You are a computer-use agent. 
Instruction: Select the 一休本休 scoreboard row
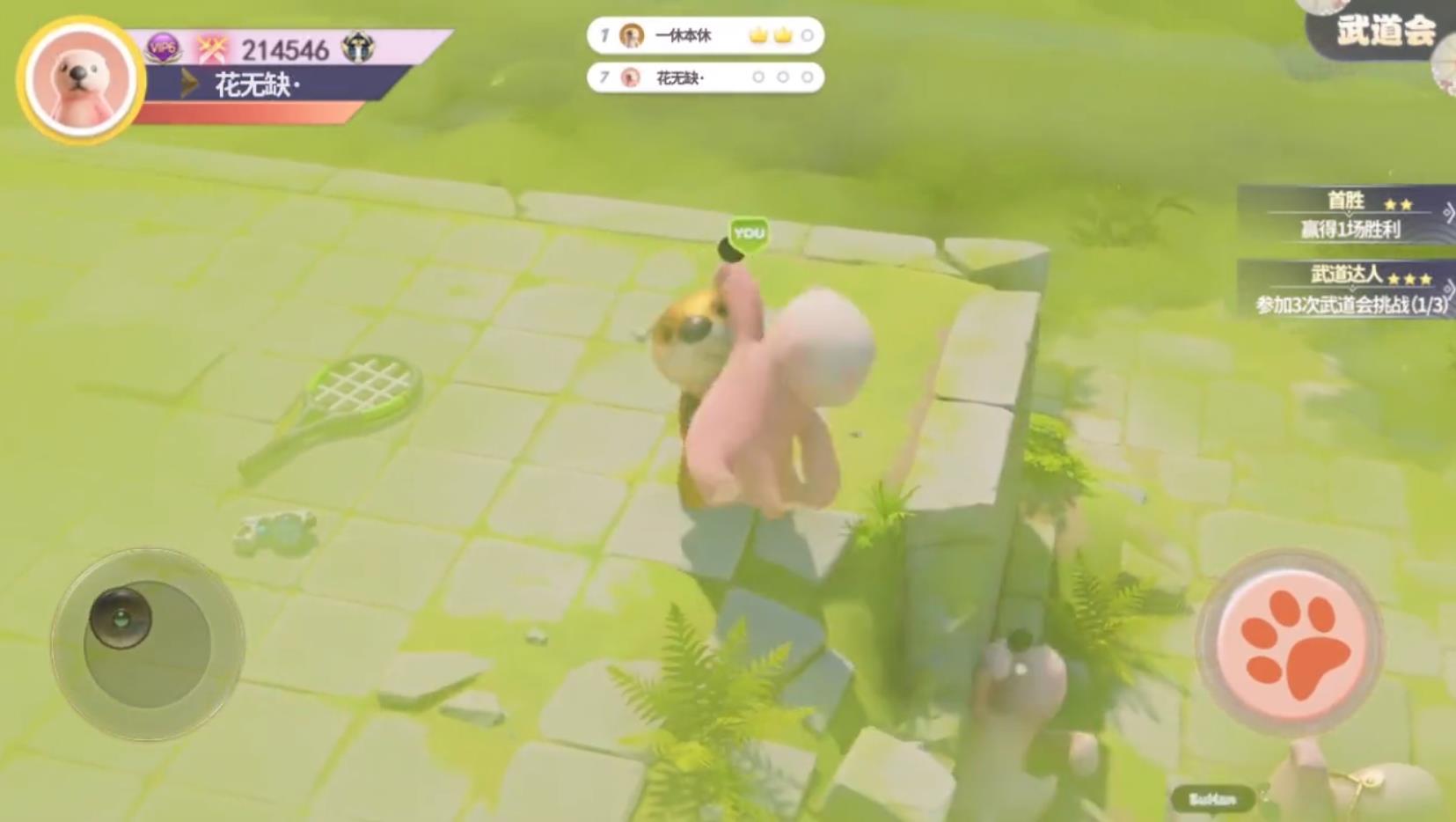pyautogui.click(x=705, y=36)
